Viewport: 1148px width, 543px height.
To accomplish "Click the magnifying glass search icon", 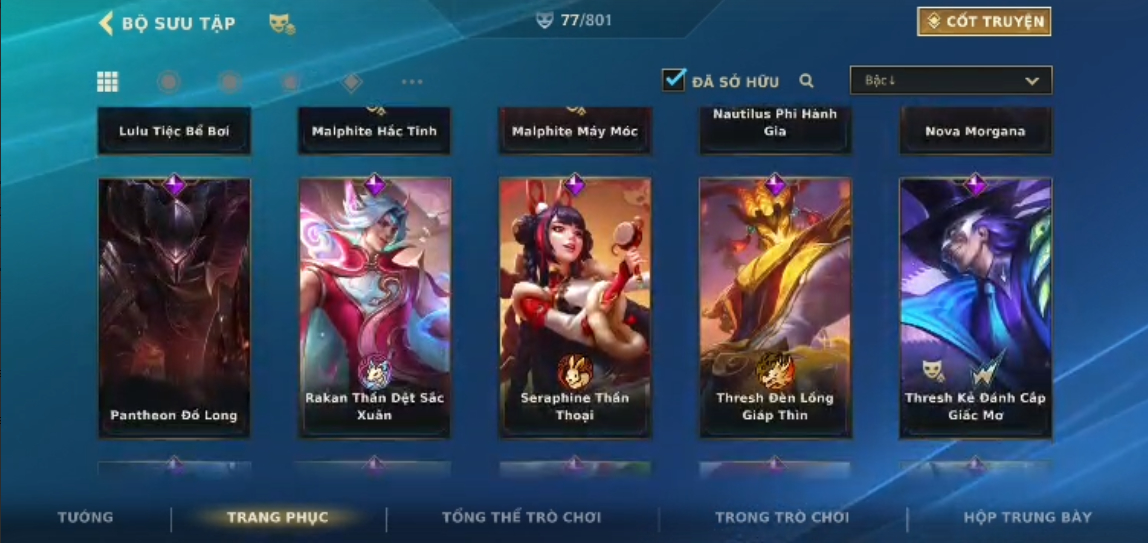I will pyautogui.click(x=807, y=81).
